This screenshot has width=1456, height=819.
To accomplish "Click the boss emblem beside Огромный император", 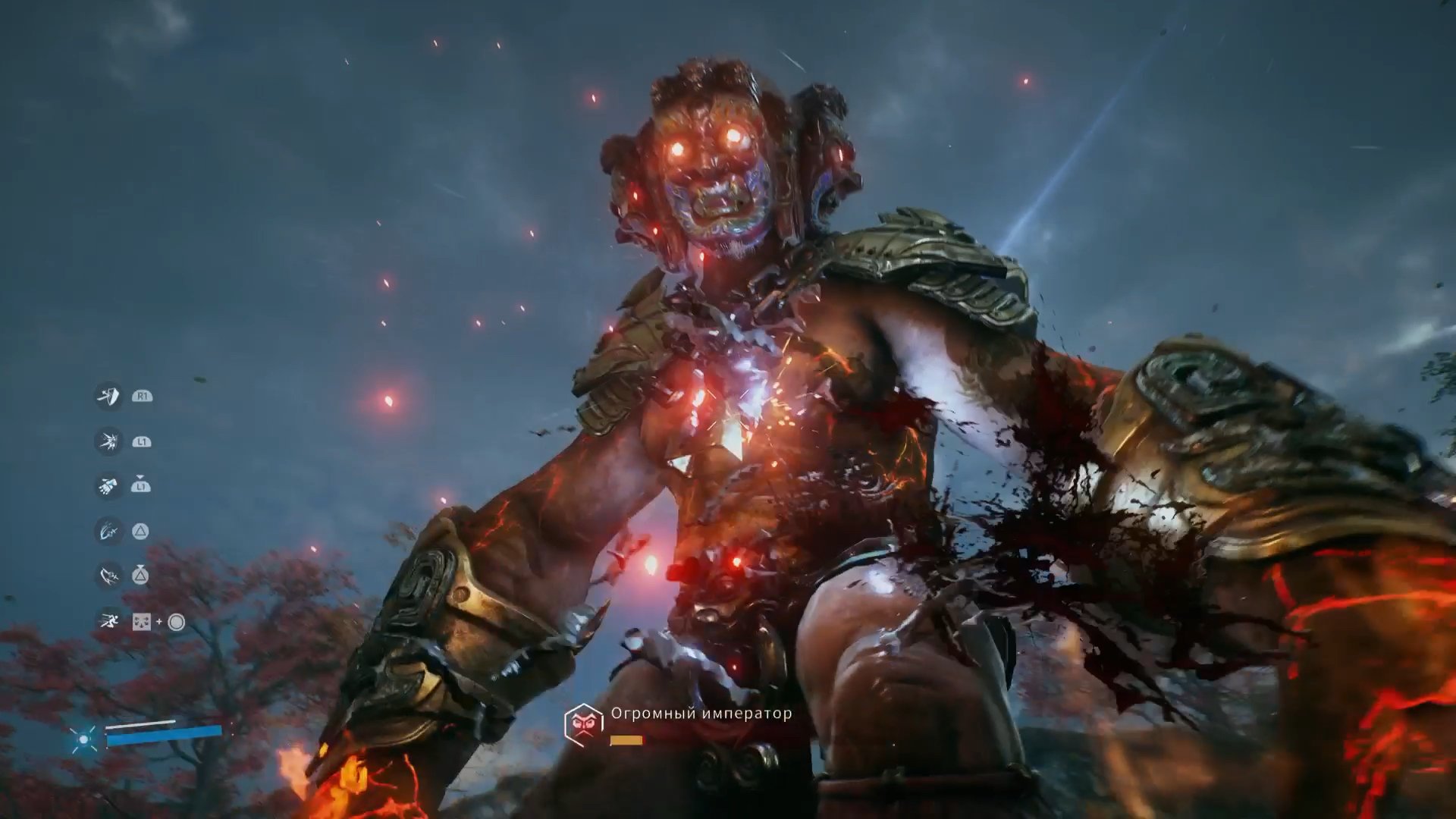I will 583,724.
